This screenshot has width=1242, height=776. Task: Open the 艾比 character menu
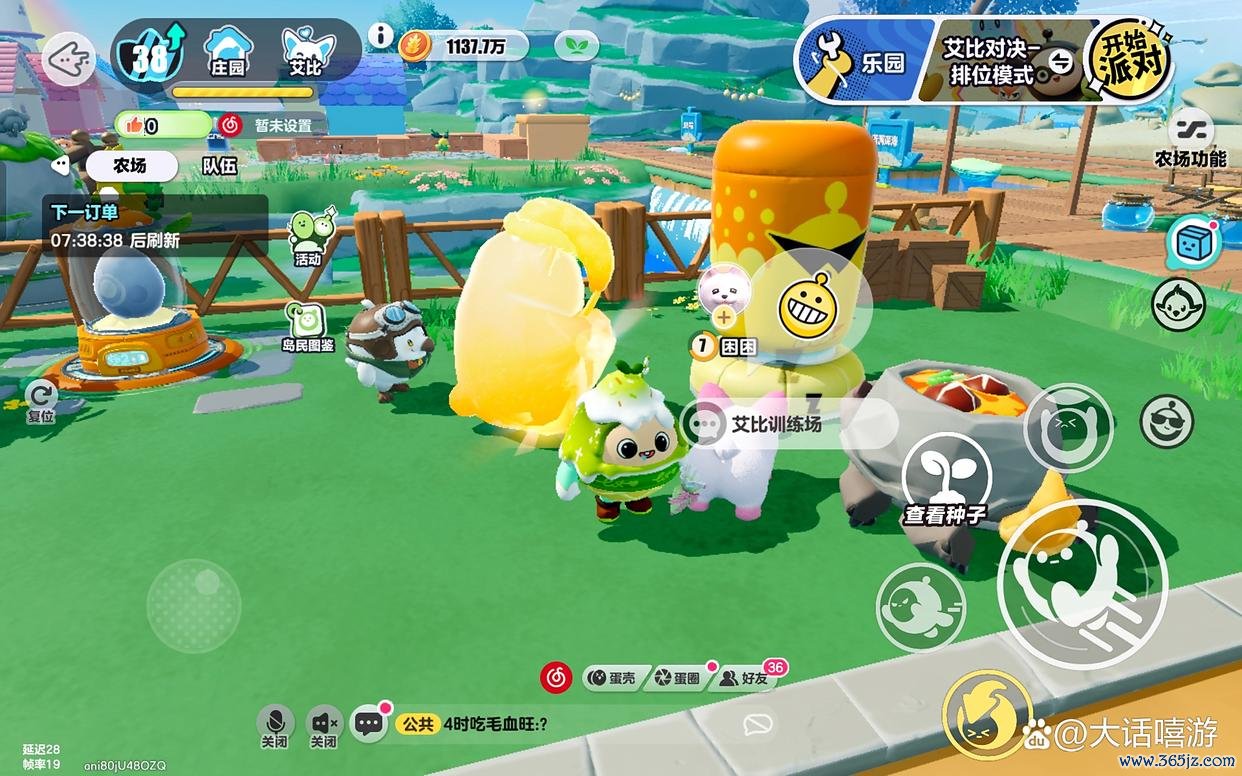tap(306, 52)
